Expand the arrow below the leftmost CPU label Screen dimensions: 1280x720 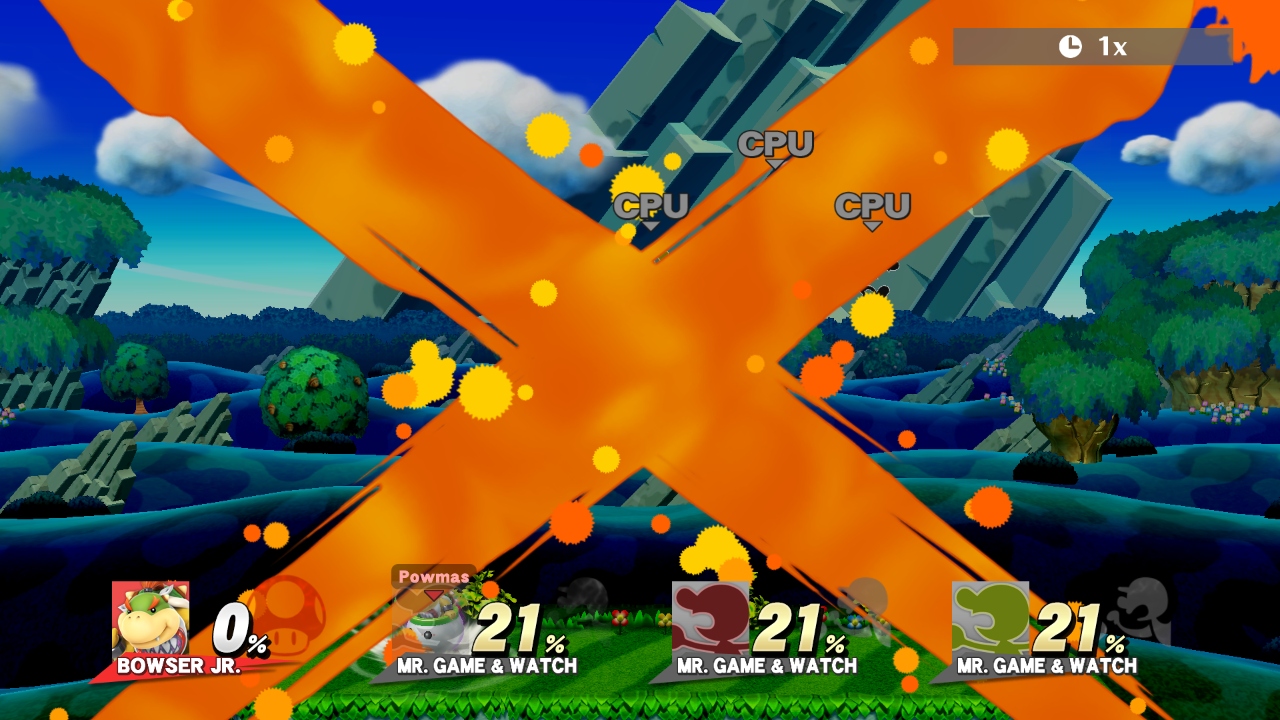pyautogui.click(x=651, y=228)
